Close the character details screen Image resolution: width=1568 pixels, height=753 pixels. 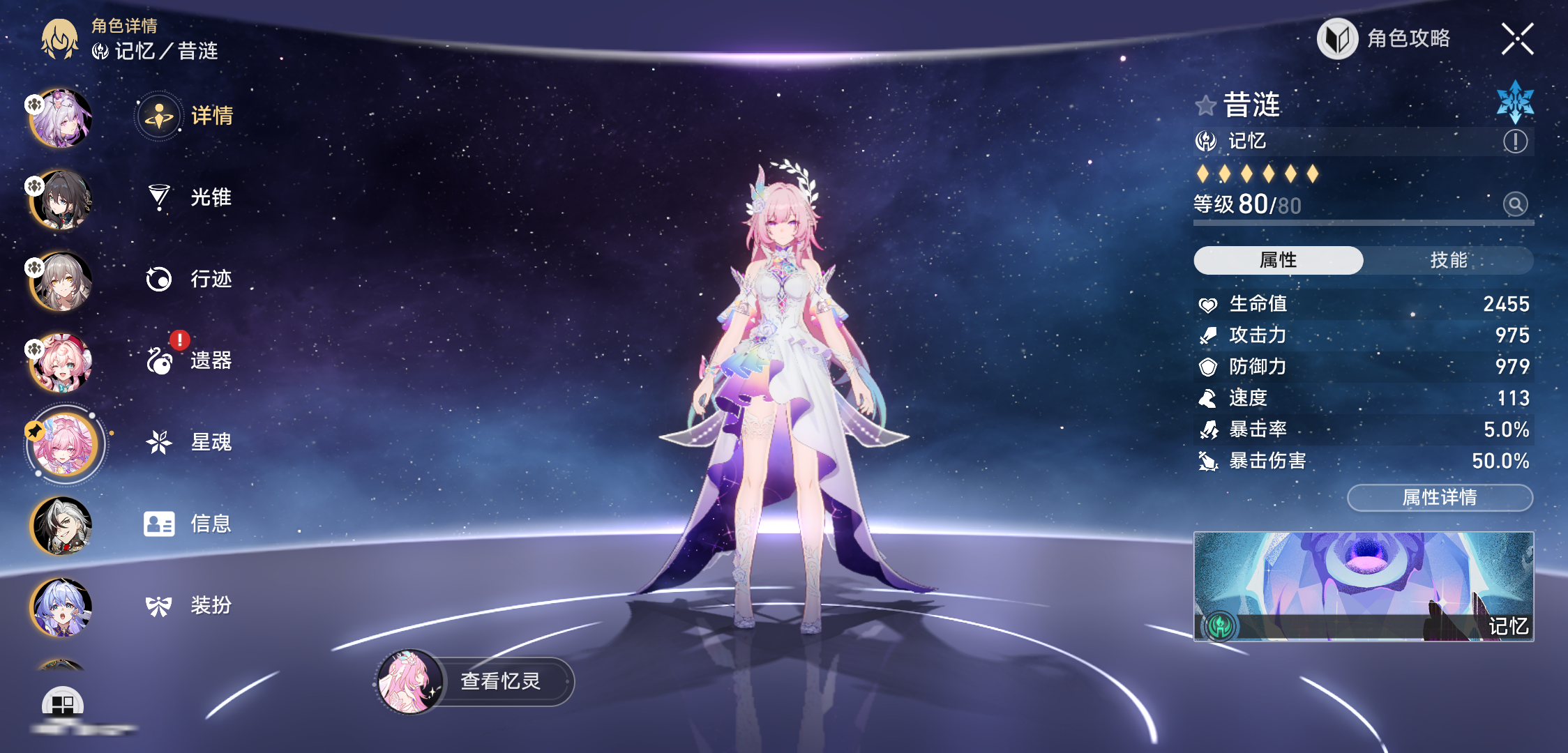coord(1517,38)
